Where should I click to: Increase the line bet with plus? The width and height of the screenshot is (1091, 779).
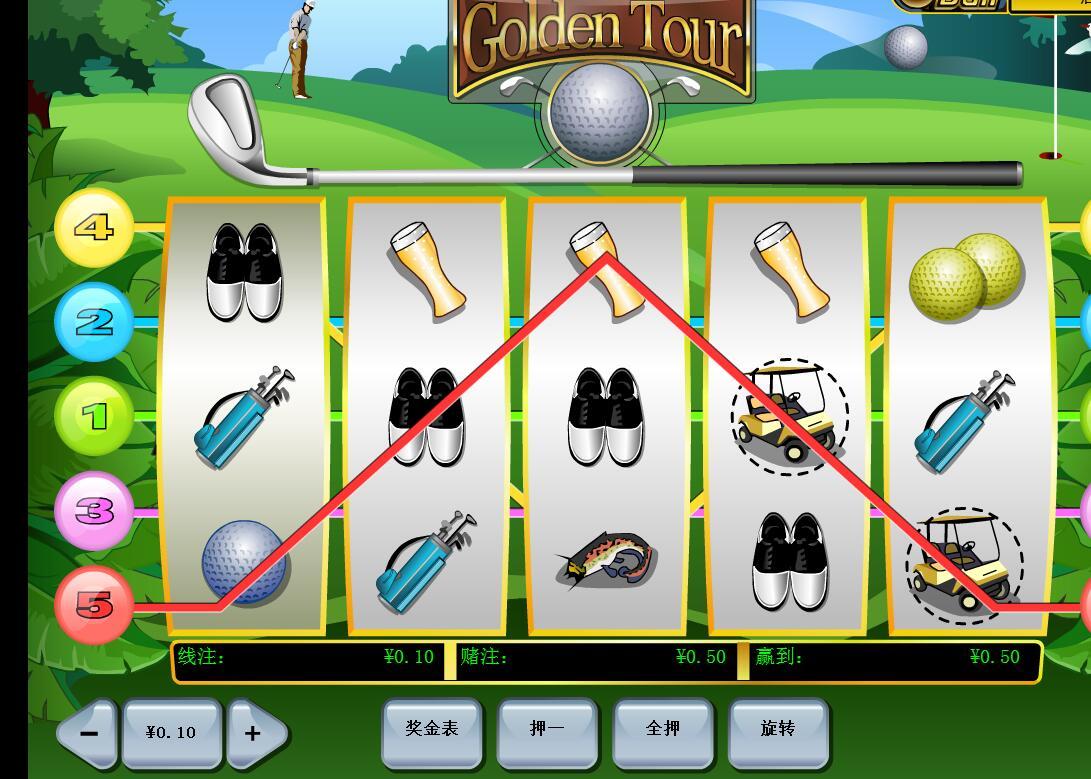coord(253,733)
